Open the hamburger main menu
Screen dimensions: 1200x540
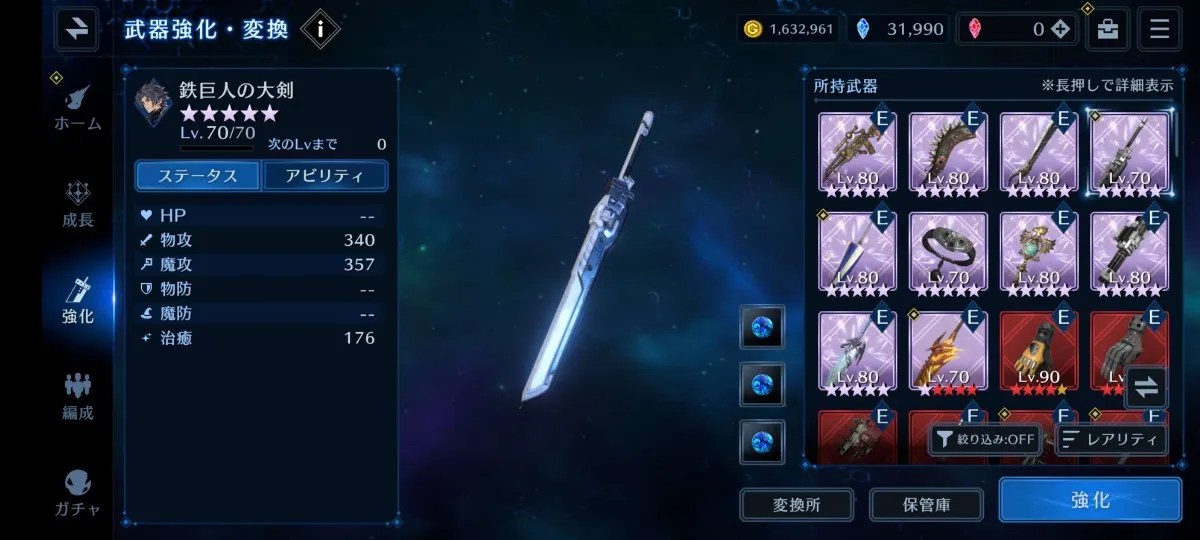1159,29
